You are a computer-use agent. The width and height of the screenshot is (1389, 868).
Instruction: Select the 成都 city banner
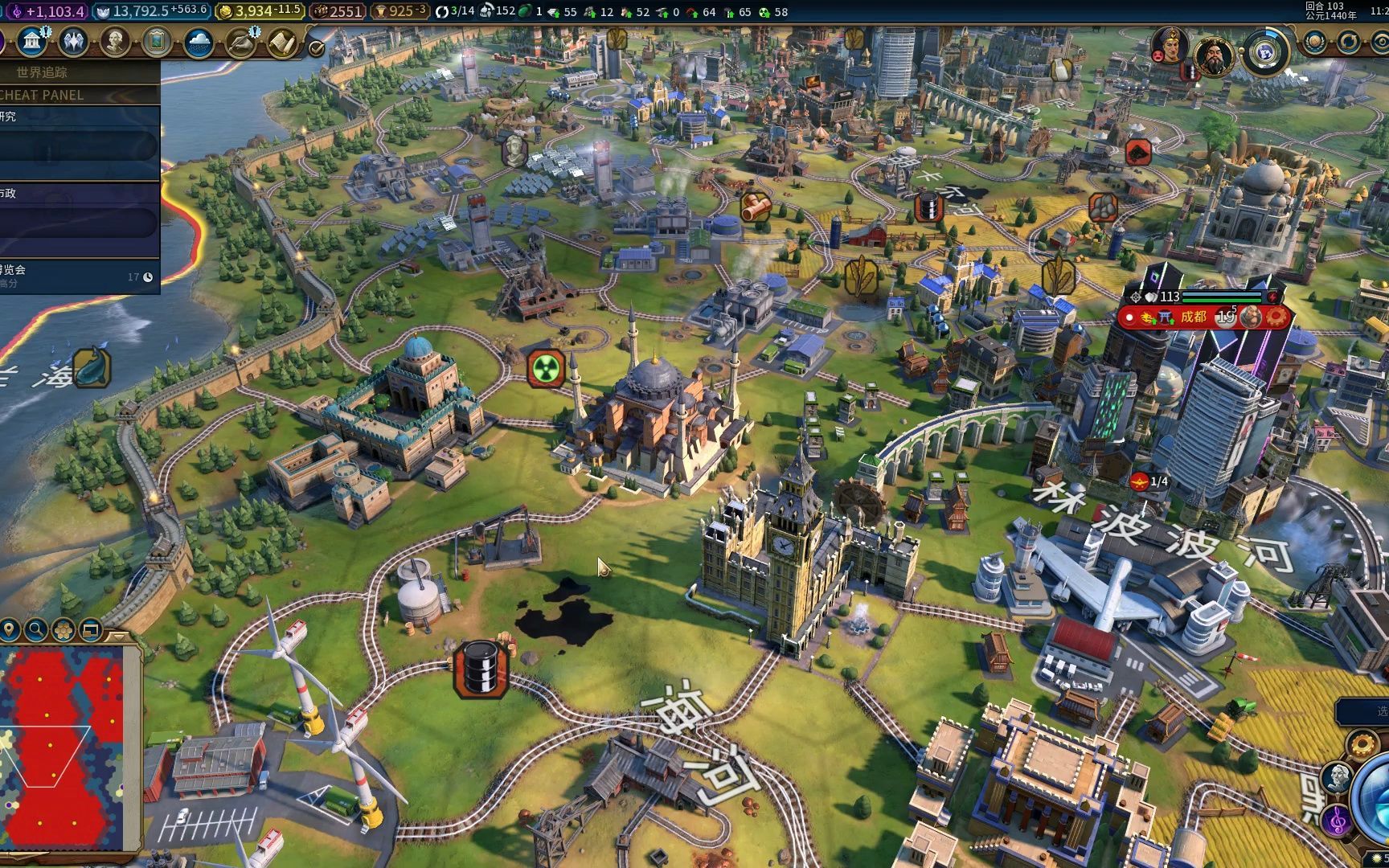click(x=1194, y=317)
